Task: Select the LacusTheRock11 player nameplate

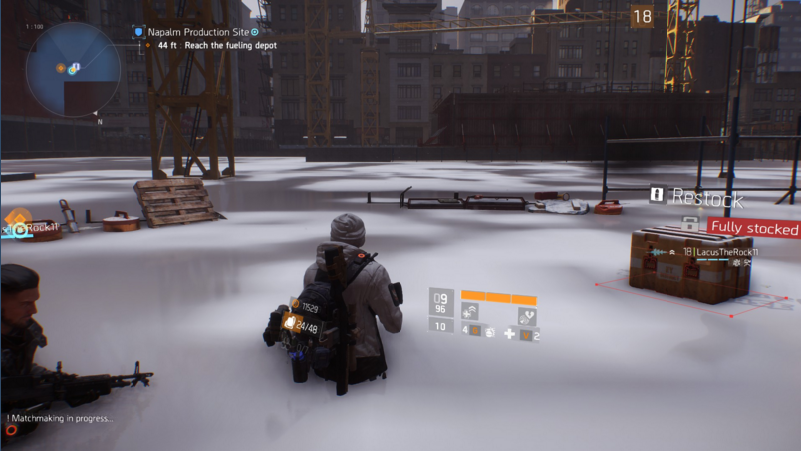Action: [x=718, y=252]
